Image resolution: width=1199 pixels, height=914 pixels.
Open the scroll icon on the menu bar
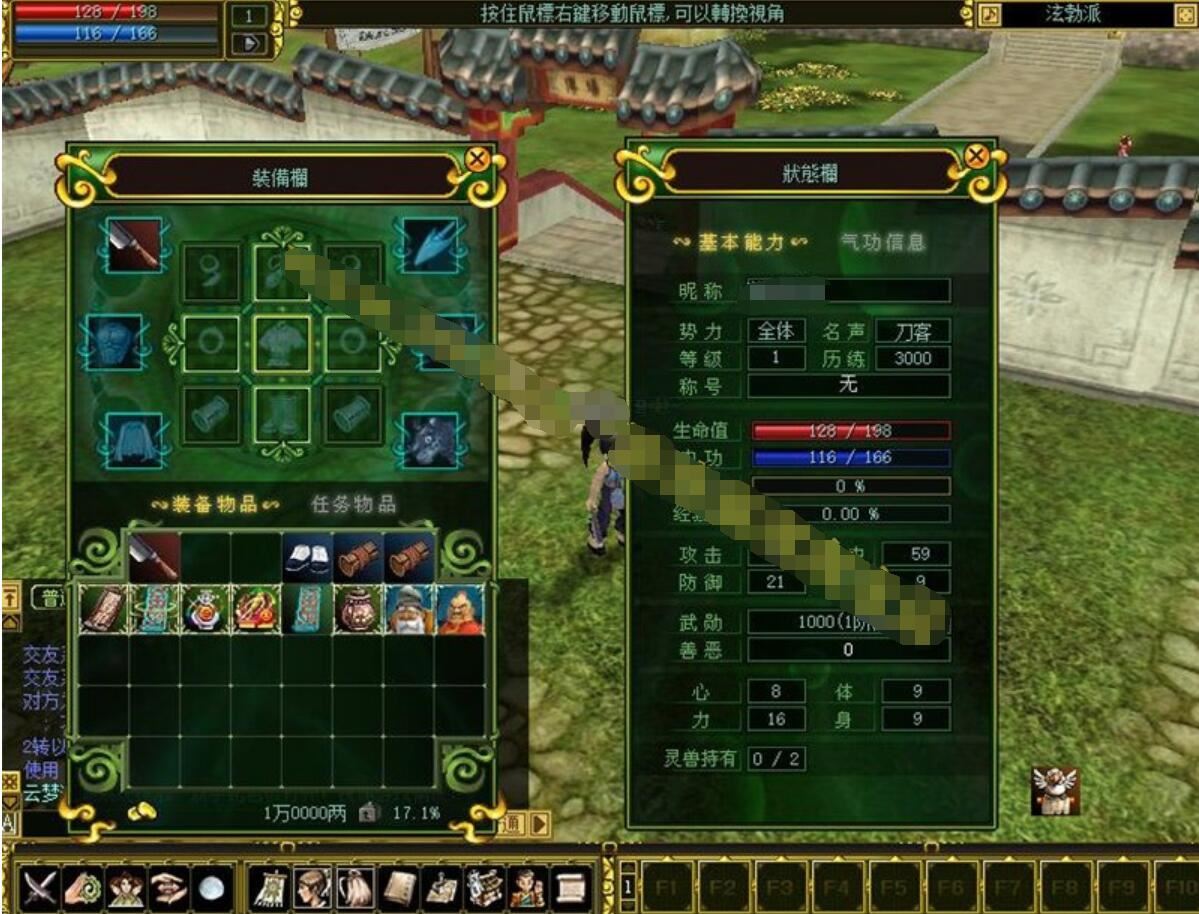(x=569, y=888)
